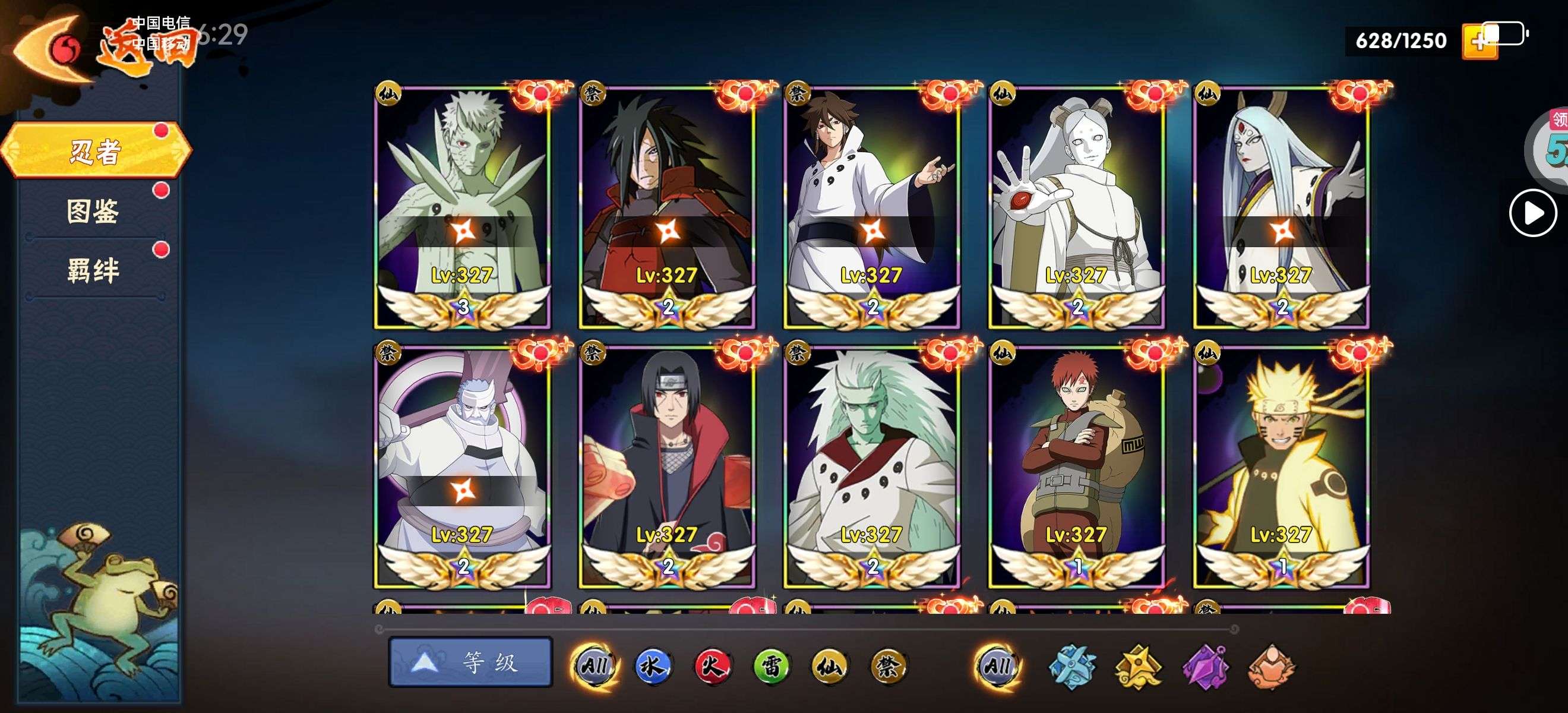The height and width of the screenshot is (713, 1568).
Task: Open the 羁绊 tab
Action: point(93,270)
